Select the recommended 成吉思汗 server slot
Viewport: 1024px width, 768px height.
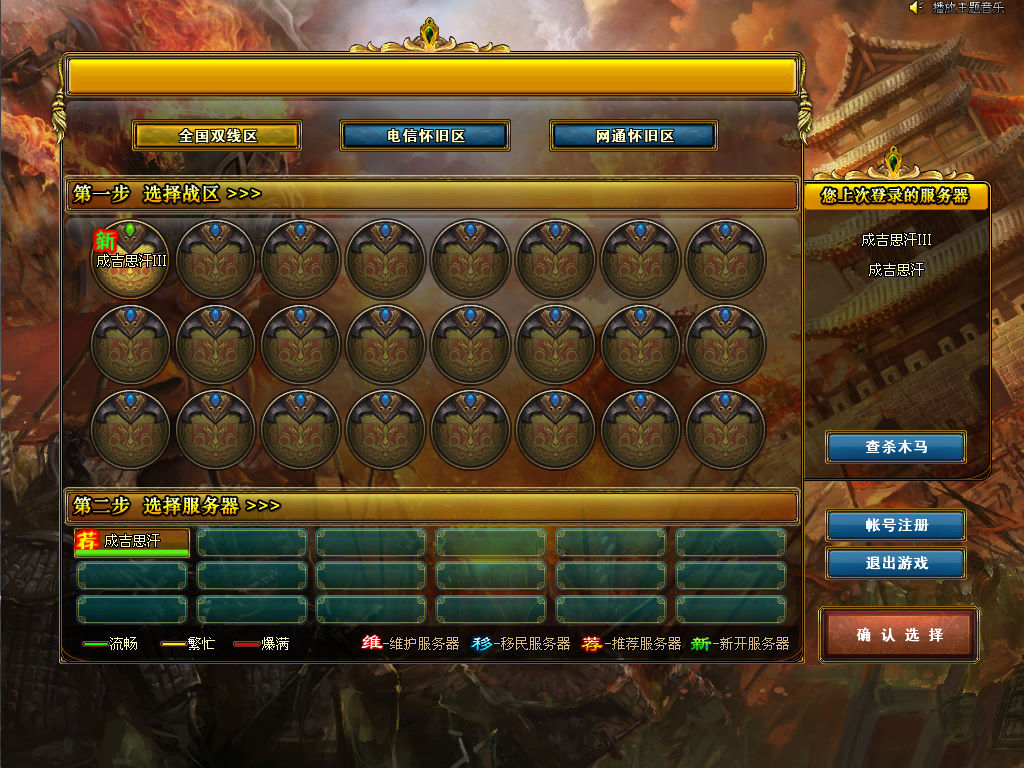[132, 542]
